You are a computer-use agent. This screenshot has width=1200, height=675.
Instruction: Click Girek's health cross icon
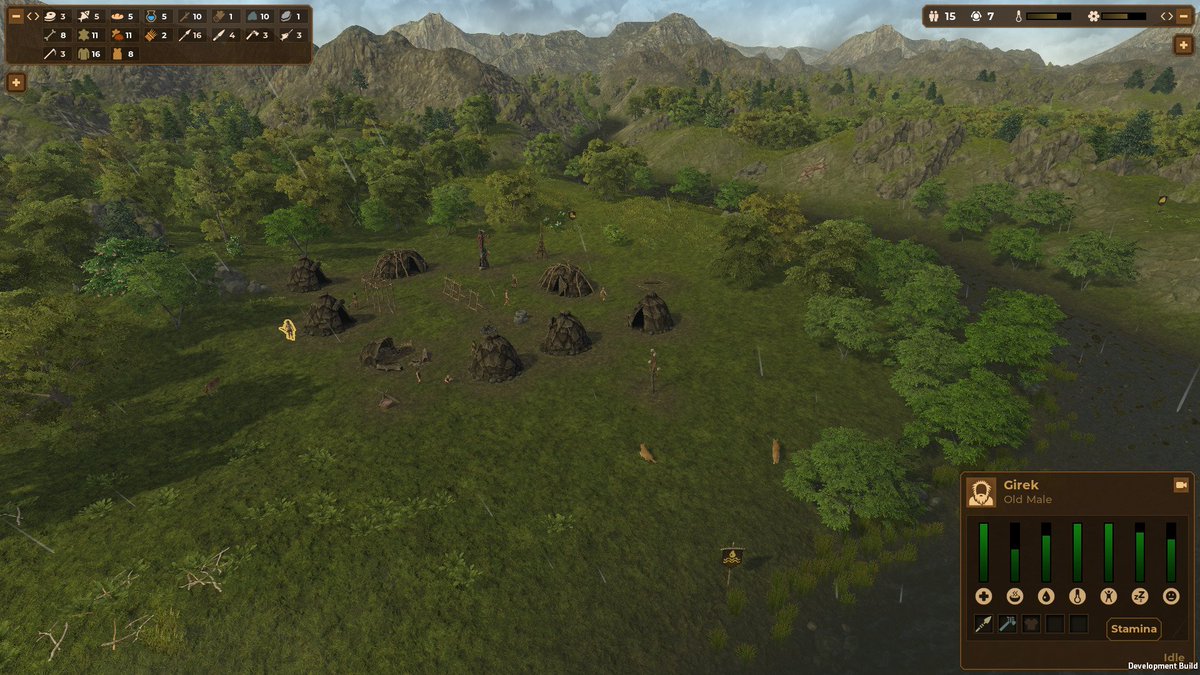coord(983,596)
